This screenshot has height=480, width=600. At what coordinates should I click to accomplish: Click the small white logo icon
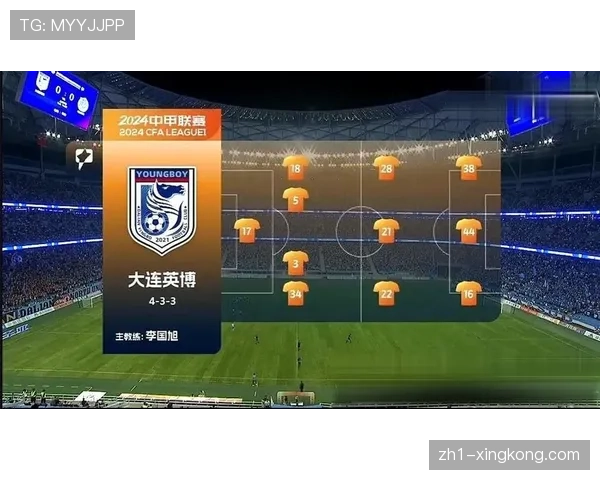[84, 157]
